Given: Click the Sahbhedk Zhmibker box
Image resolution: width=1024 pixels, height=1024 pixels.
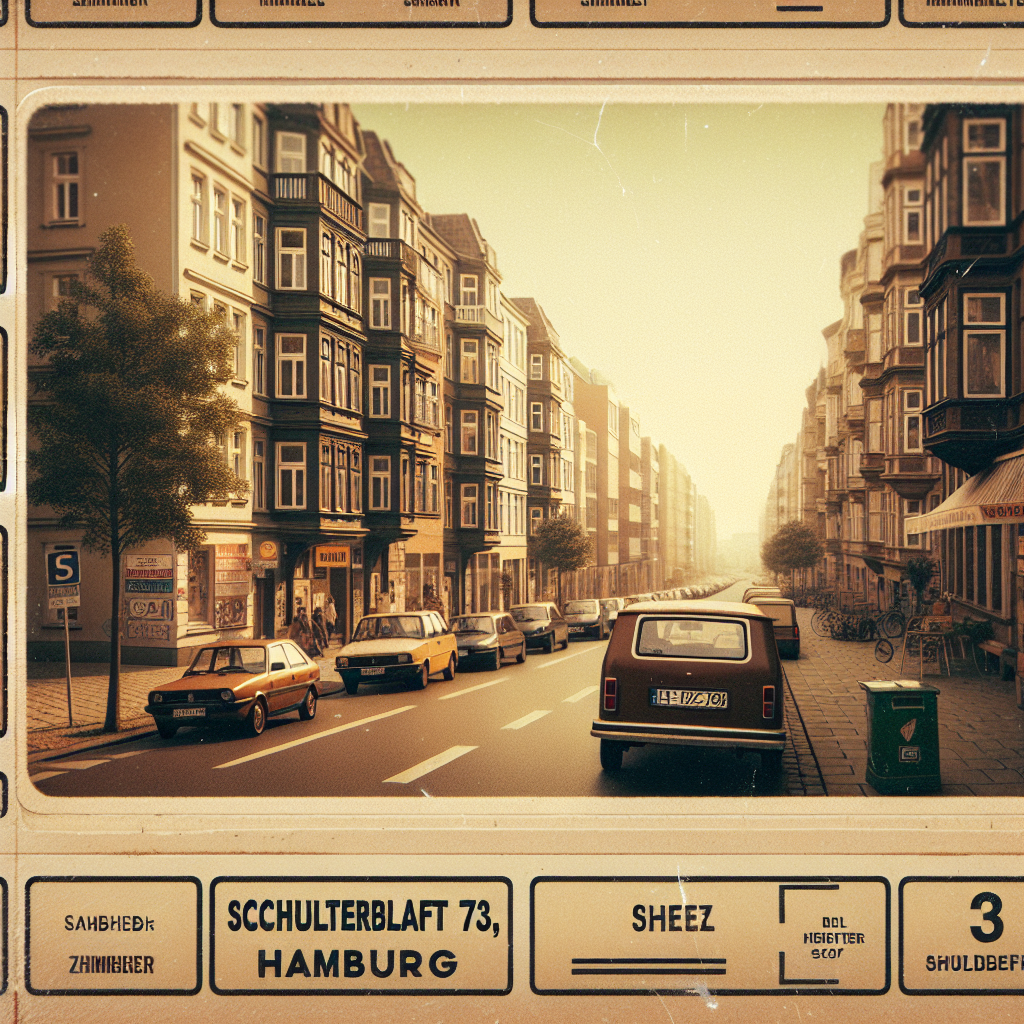Looking at the screenshot, I should (113, 935).
